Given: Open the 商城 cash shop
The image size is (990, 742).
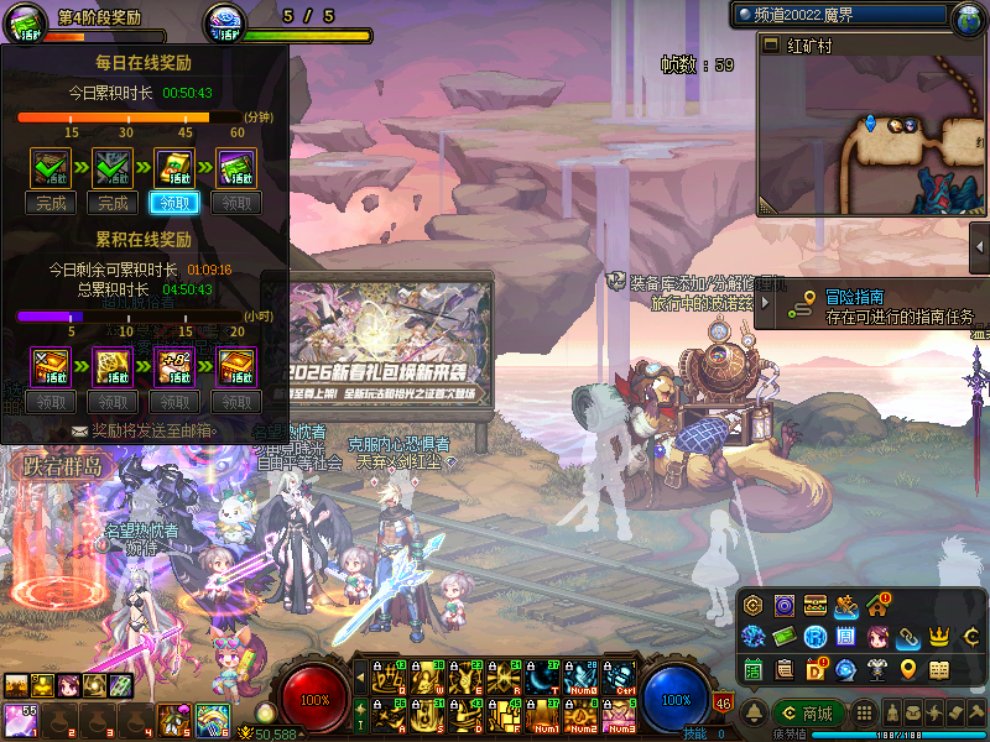Looking at the screenshot, I should [x=808, y=713].
